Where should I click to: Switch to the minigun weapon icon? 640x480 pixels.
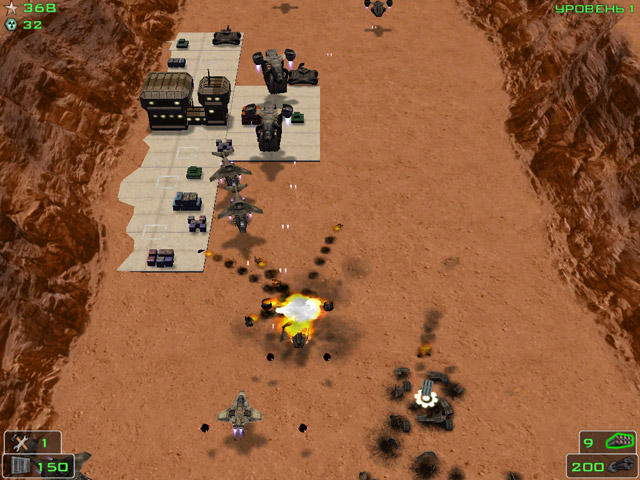click(620, 465)
